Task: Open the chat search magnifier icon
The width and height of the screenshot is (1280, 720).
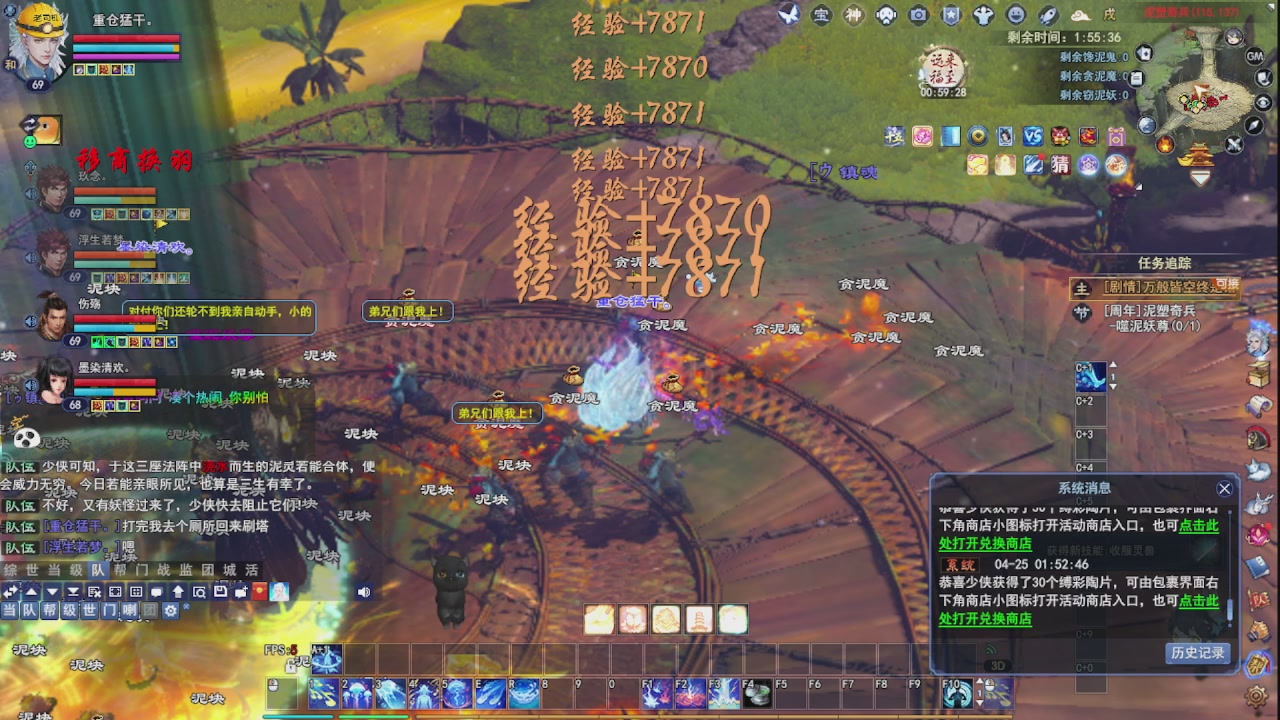Action: (x=198, y=592)
